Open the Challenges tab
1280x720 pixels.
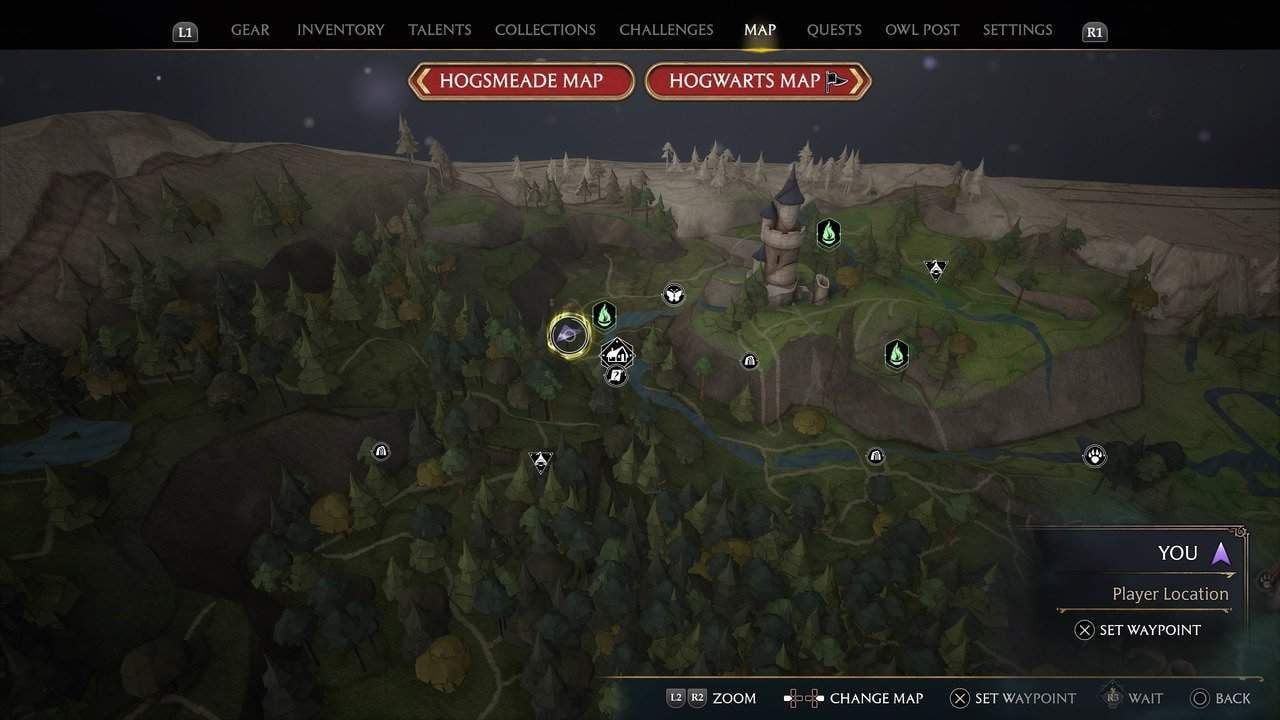coord(666,30)
